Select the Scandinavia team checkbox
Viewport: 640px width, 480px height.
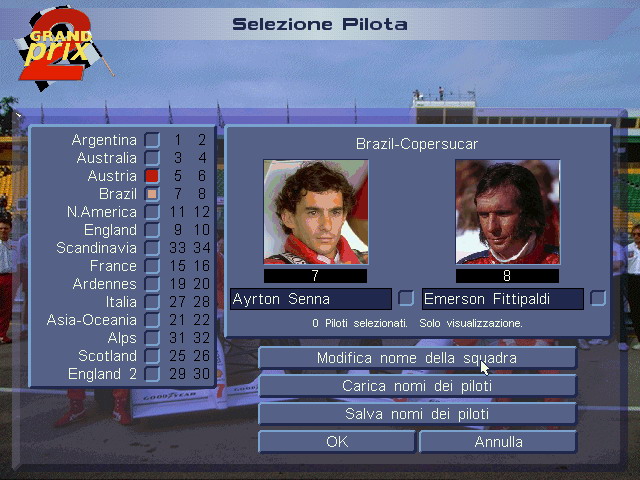152,248
